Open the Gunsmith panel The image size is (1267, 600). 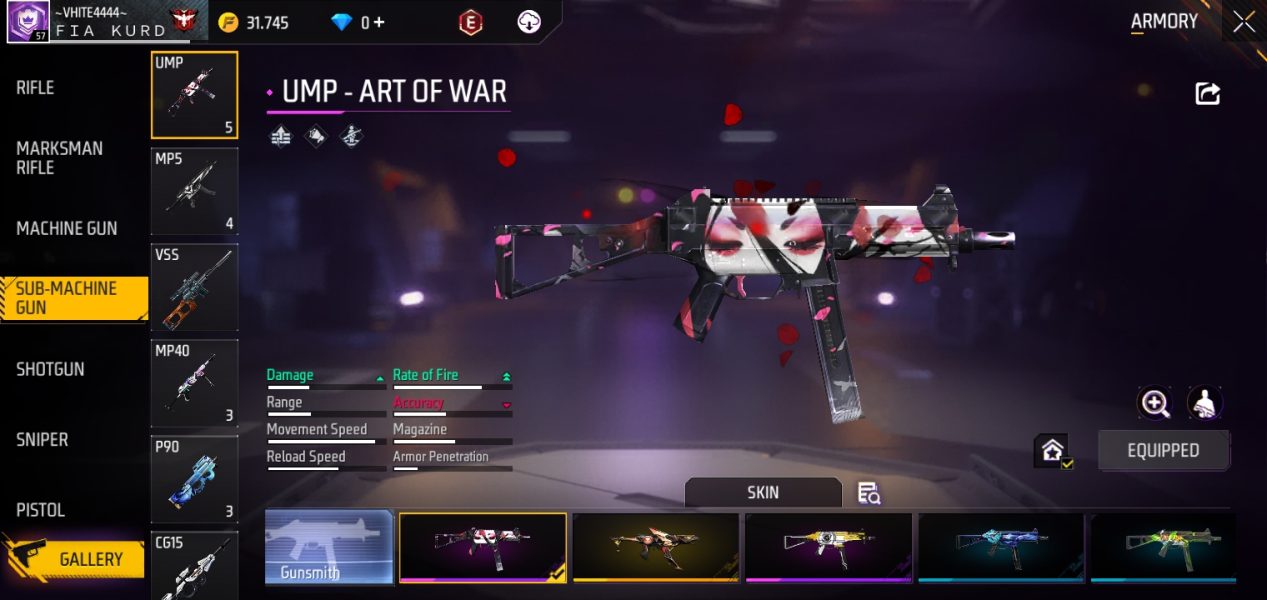pyautogui.click(x=329, y=547)
